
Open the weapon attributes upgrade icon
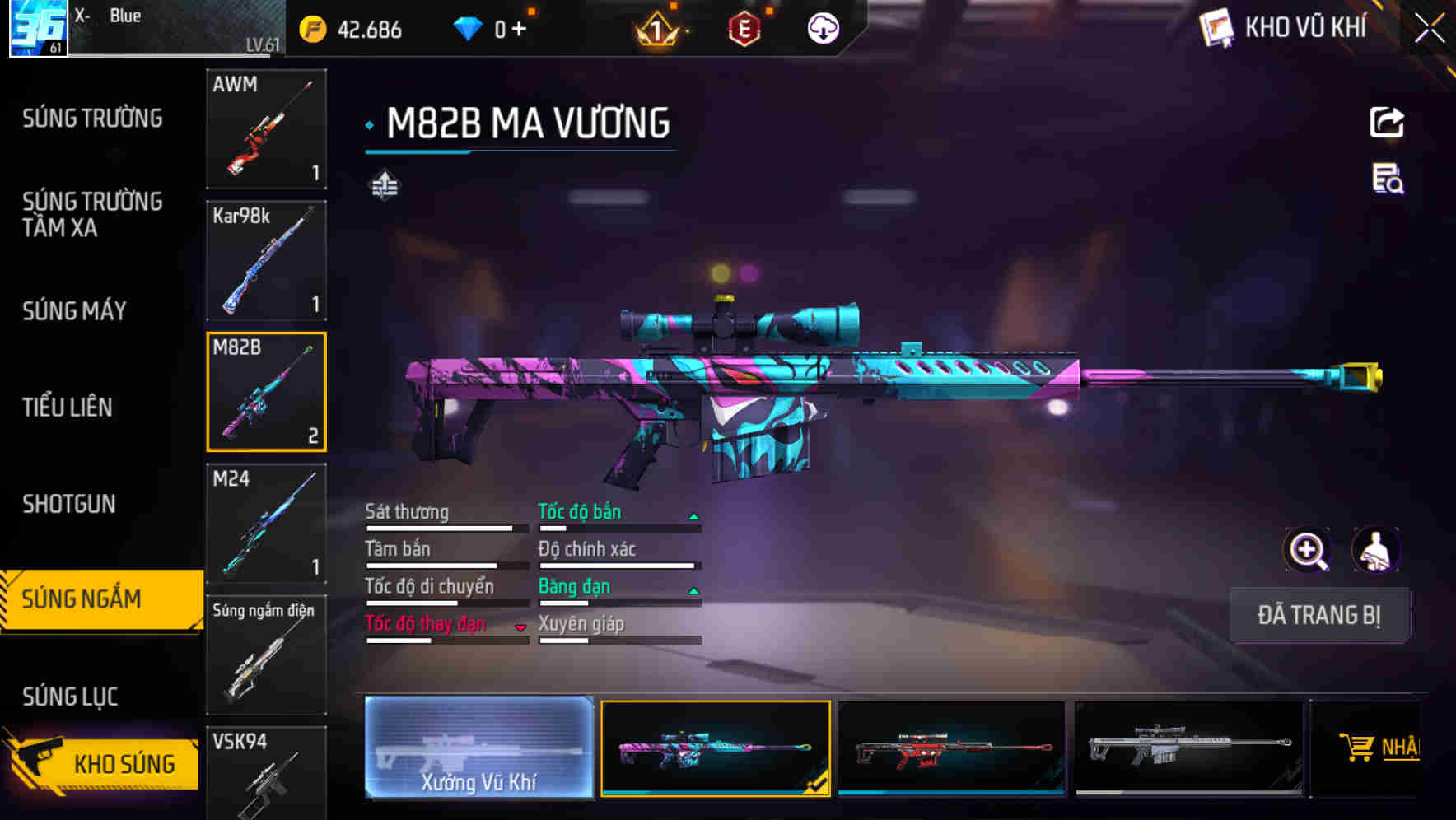tap(384, 184)
